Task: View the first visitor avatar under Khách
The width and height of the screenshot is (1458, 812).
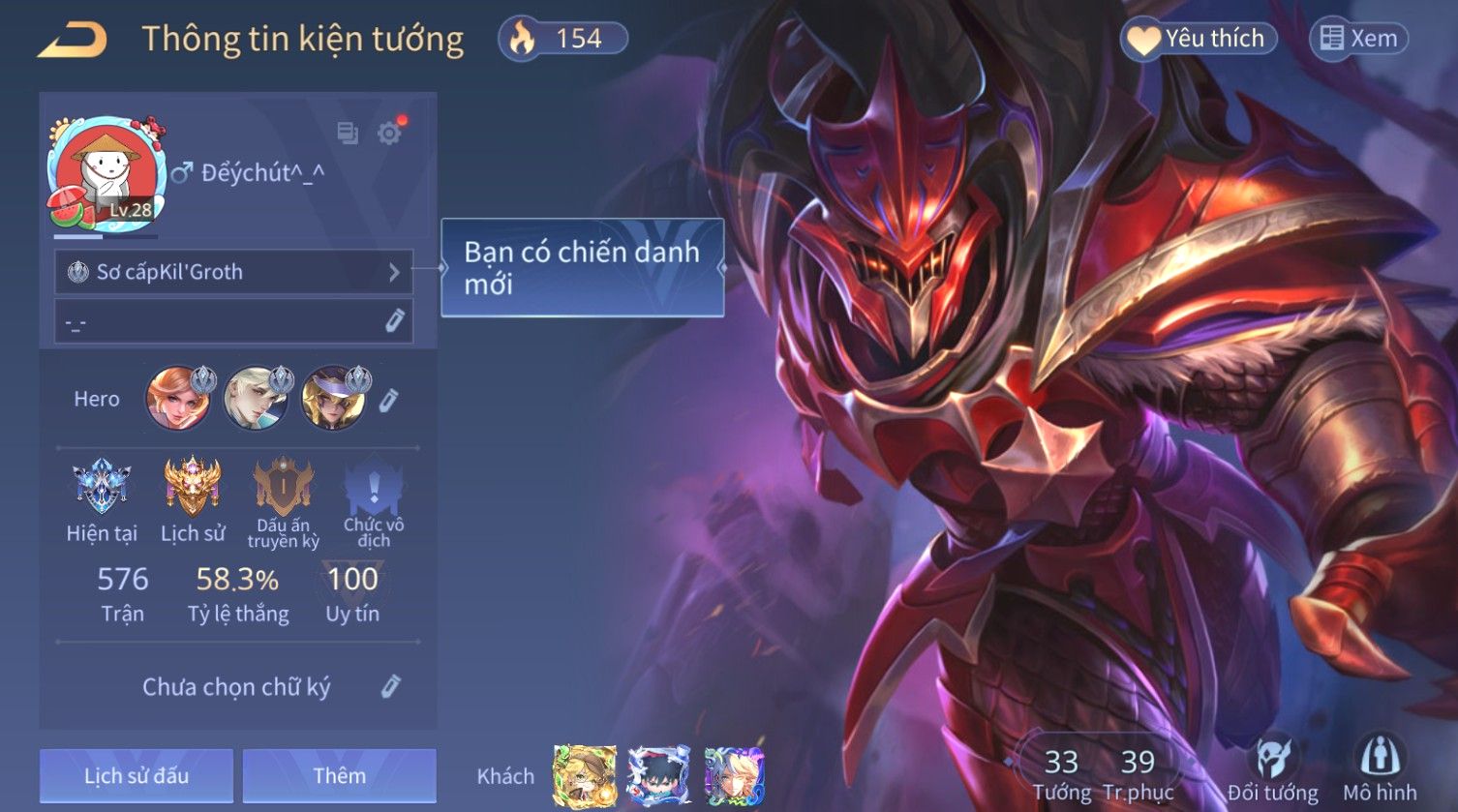Action: (x=584, y=776)
